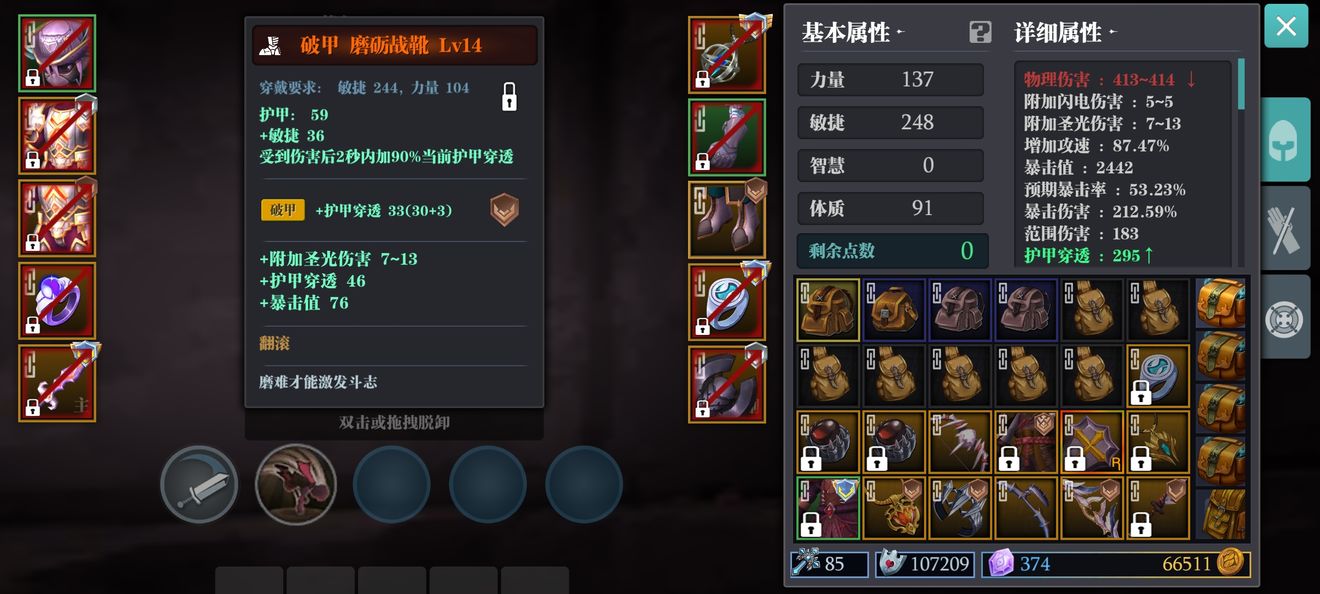Activate the sword attack skill

pos(199,484)
